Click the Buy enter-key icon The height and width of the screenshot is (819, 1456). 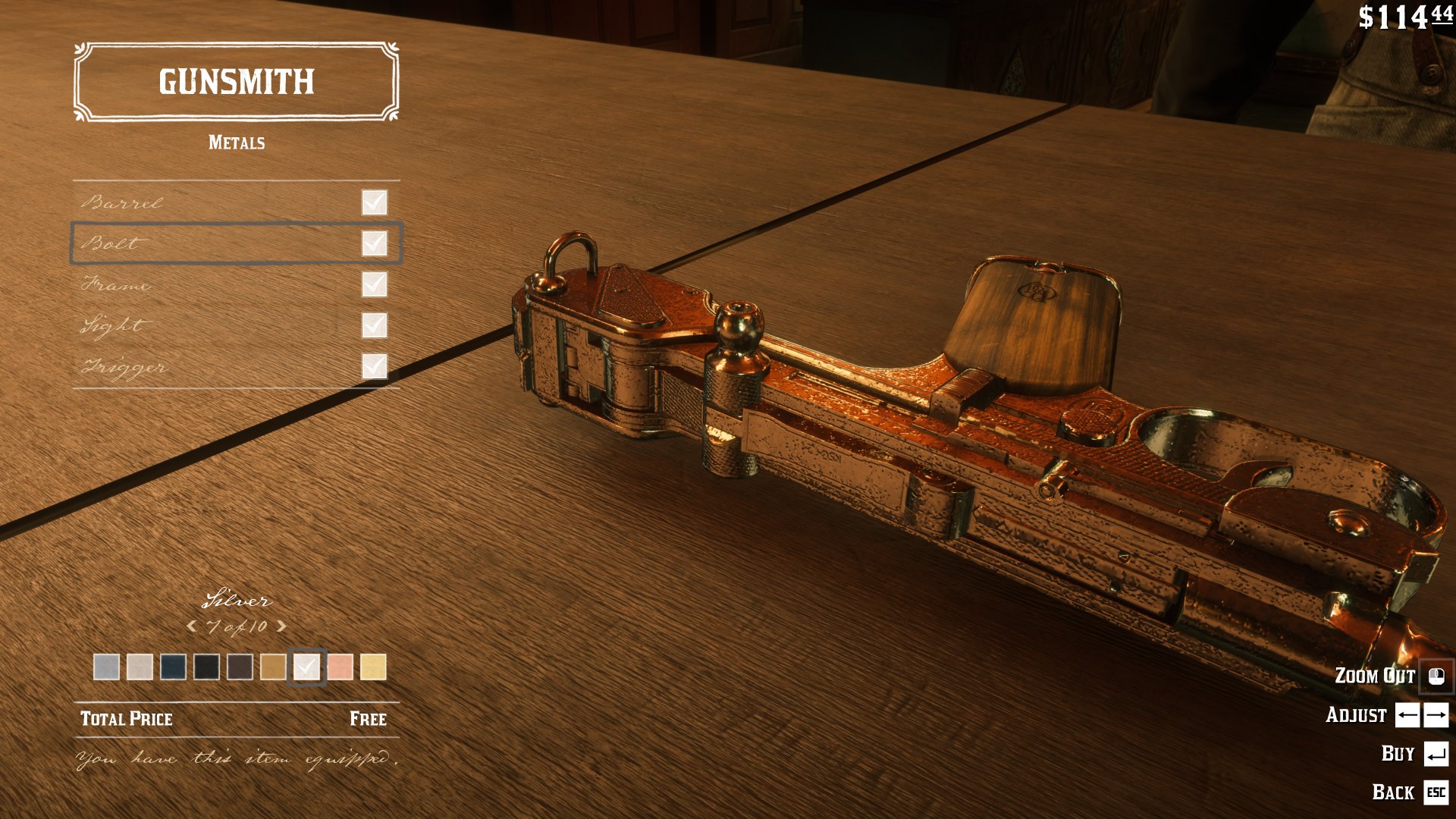[1437, 753]
